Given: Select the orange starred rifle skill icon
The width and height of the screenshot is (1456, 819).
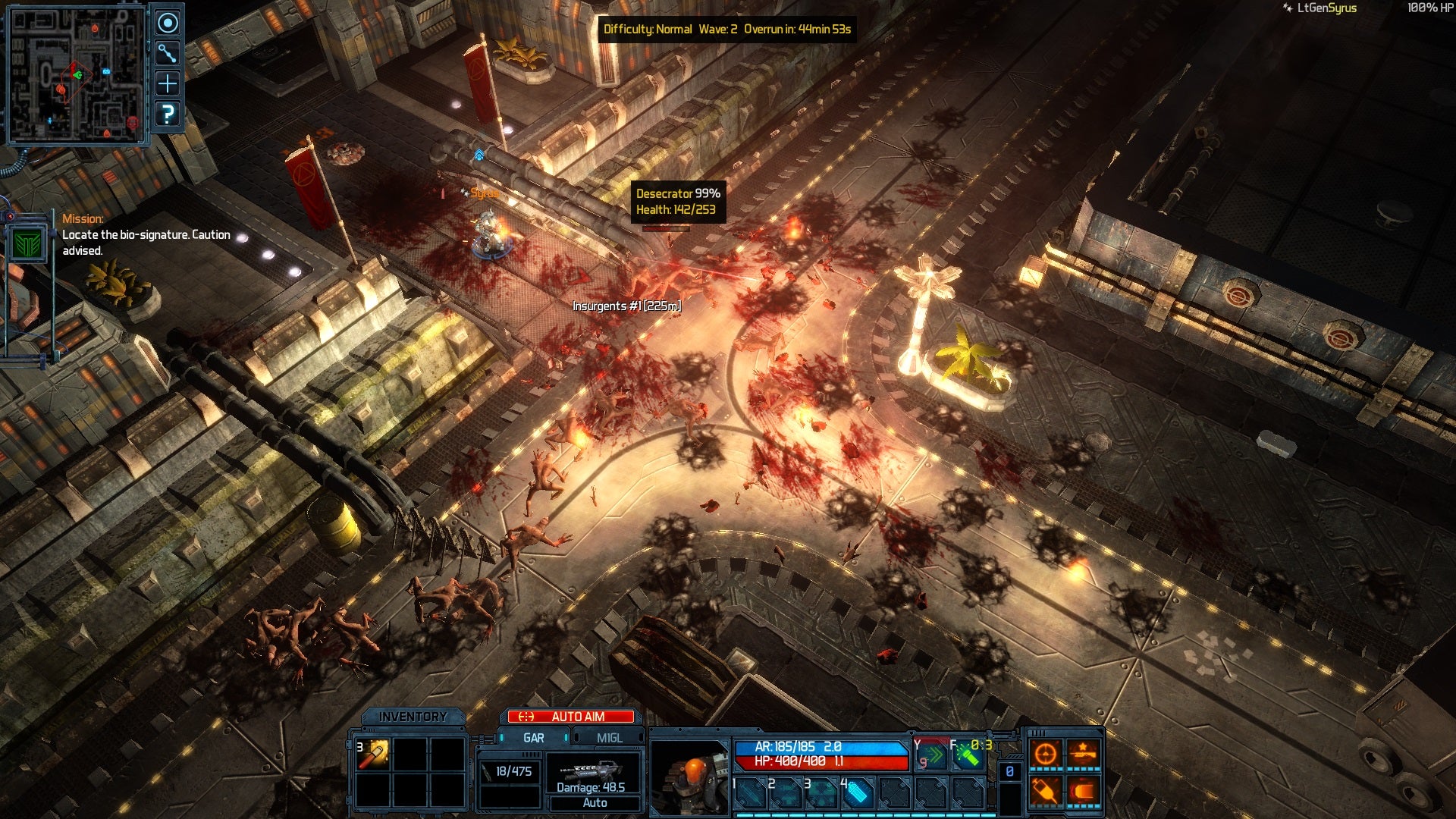Looking at the screenshot, I should [x=1083, y=754].
